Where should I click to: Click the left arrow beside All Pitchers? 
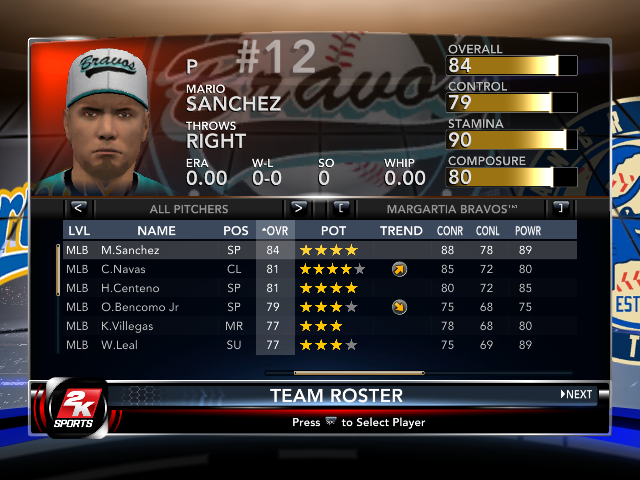79,208
